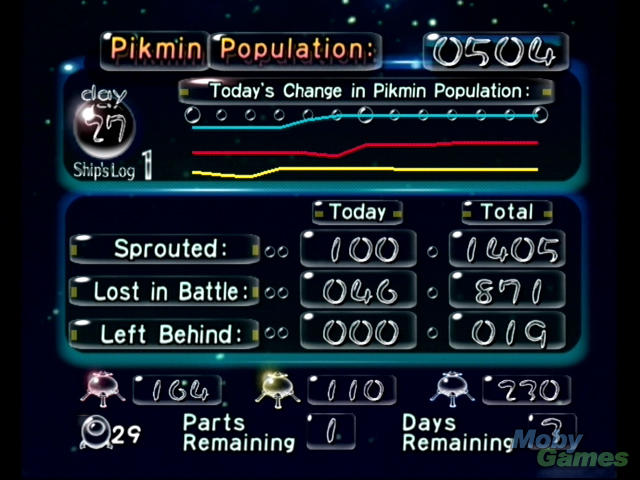Click the collected ship parts icon
This screenshot has height=480, width=640.
[x=96, y=431]
